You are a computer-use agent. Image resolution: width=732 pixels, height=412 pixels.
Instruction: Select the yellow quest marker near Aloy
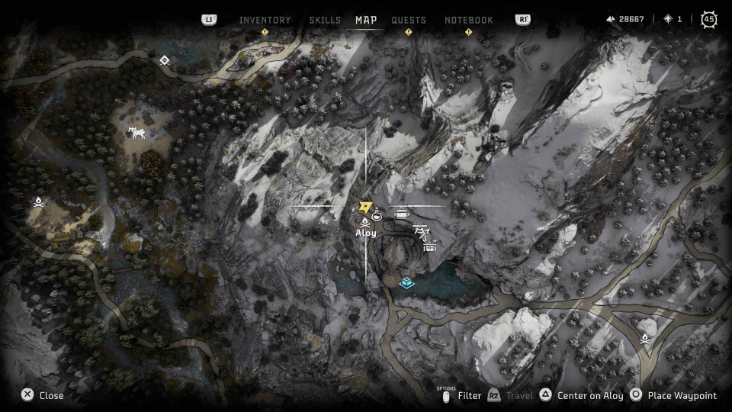366,204
